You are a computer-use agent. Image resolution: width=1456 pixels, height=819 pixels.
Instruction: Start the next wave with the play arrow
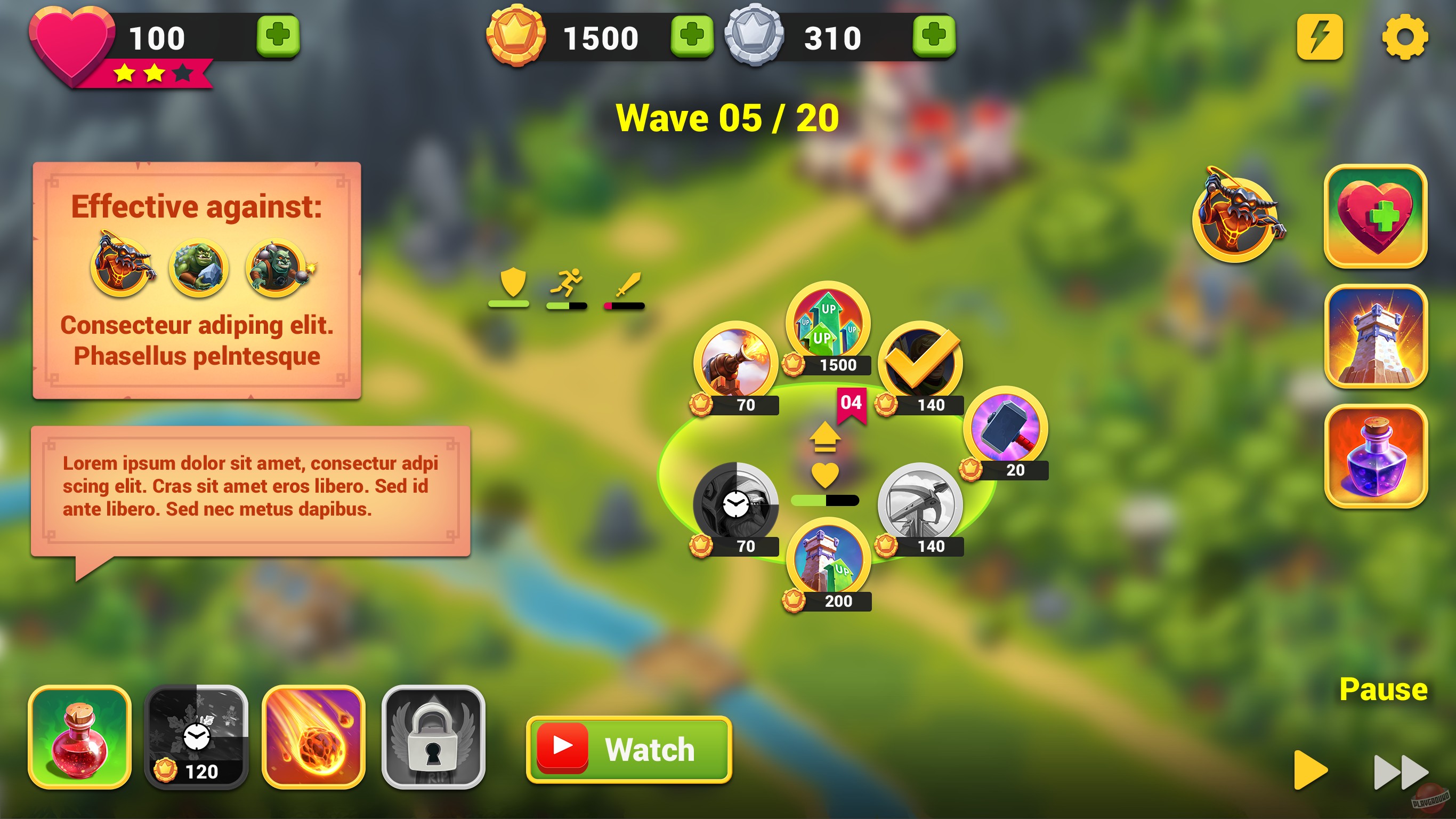click(x=1311, y=769)
